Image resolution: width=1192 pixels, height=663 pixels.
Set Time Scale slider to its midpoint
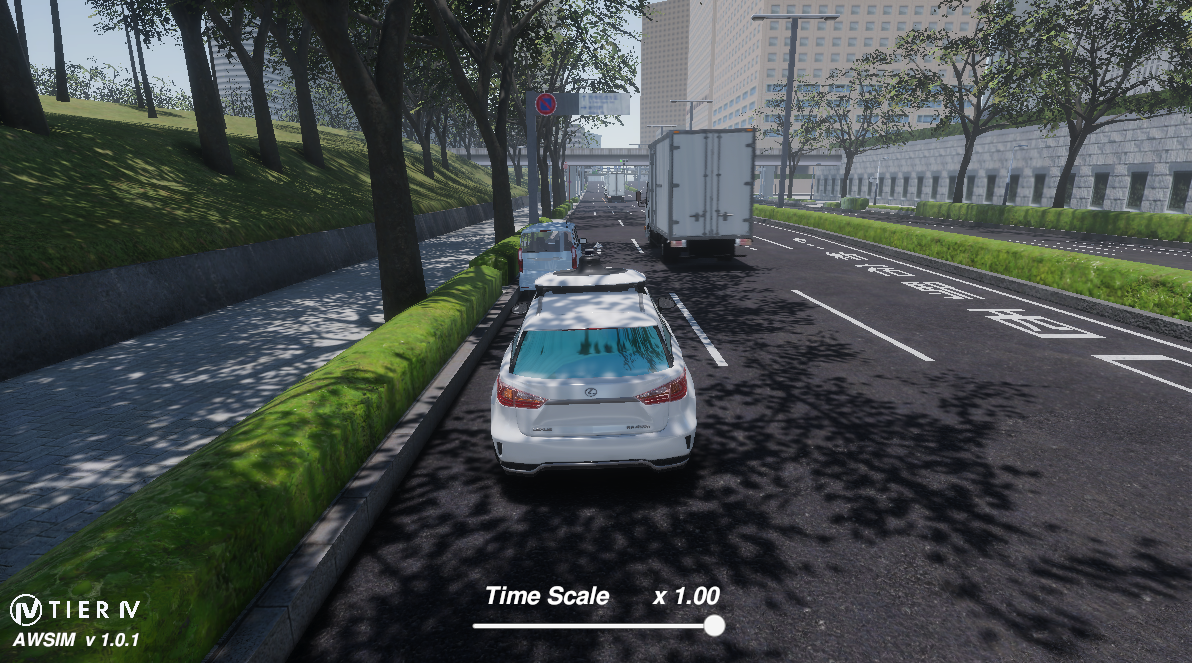(594, 626)
